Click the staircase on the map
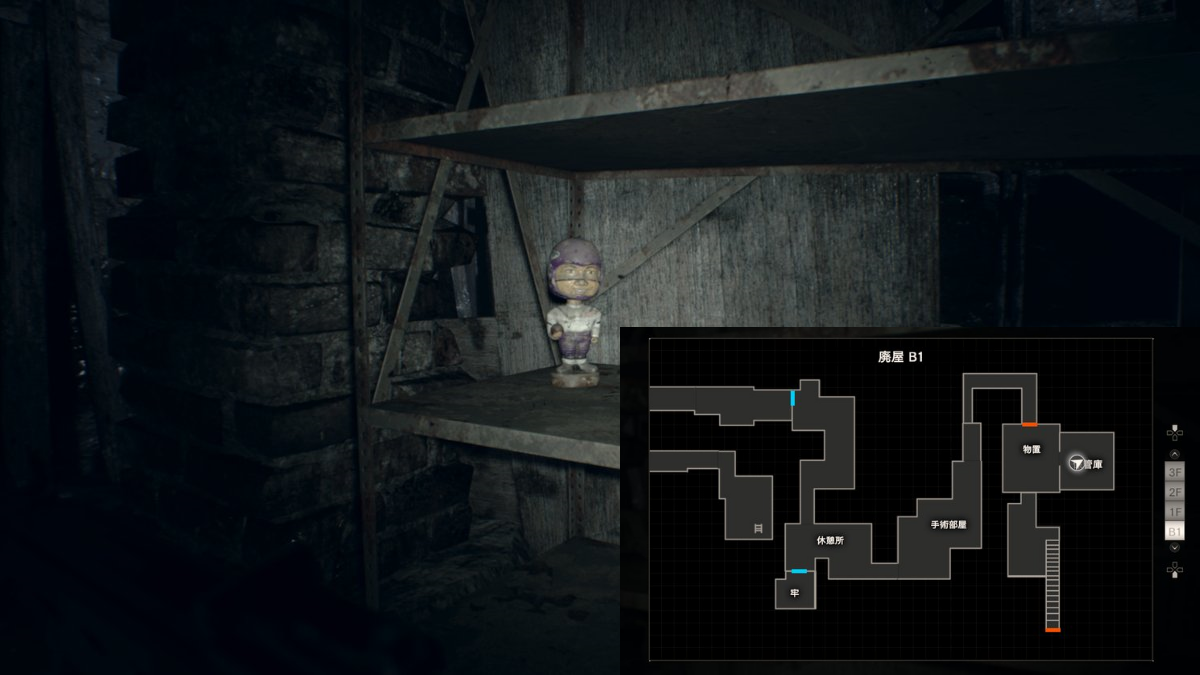The height and width of the screenshot is (675, 1200). (x=1052, y=583)
